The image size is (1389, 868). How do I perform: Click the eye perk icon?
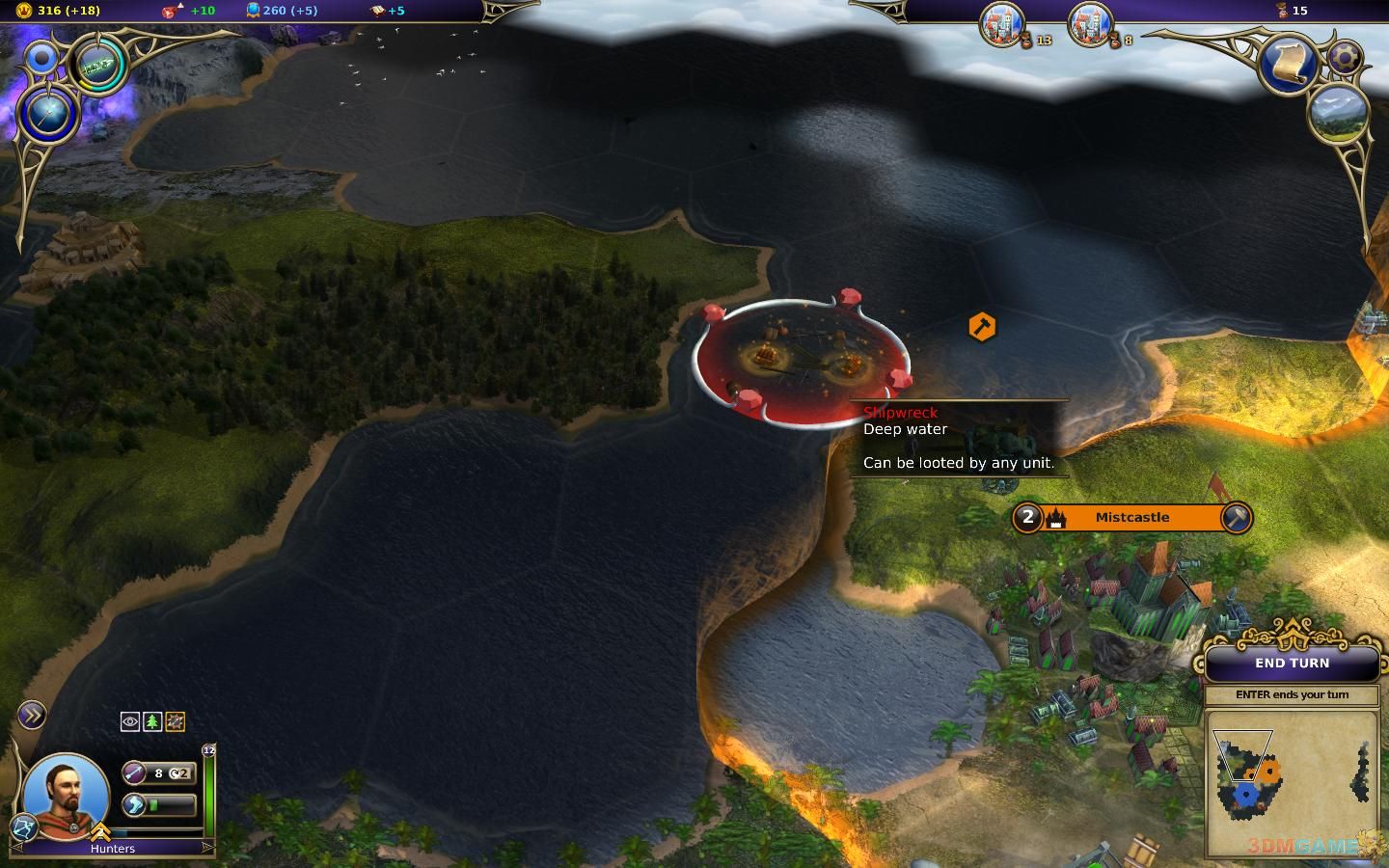(130, 721)
